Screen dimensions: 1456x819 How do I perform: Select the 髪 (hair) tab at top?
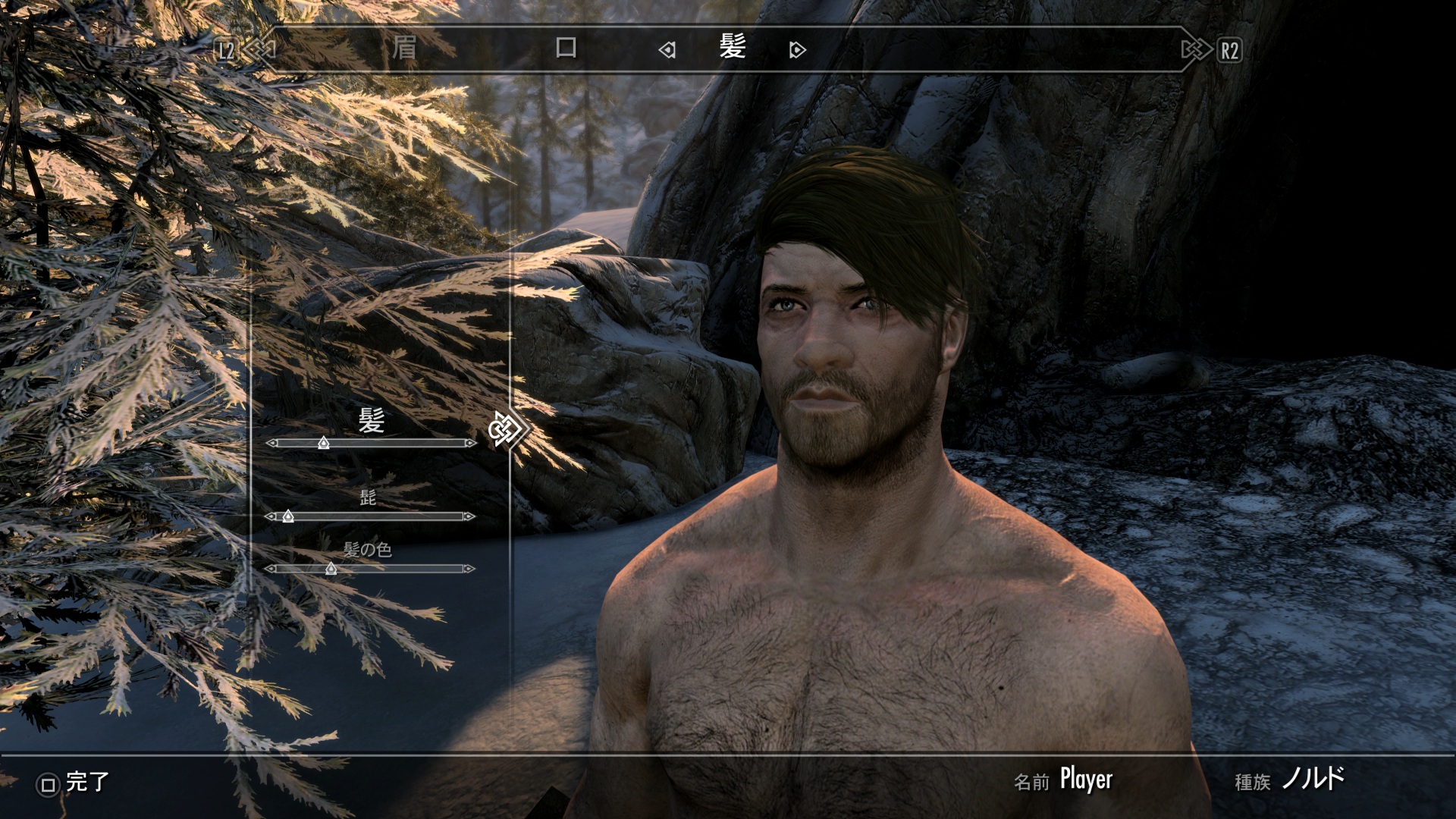733,48
